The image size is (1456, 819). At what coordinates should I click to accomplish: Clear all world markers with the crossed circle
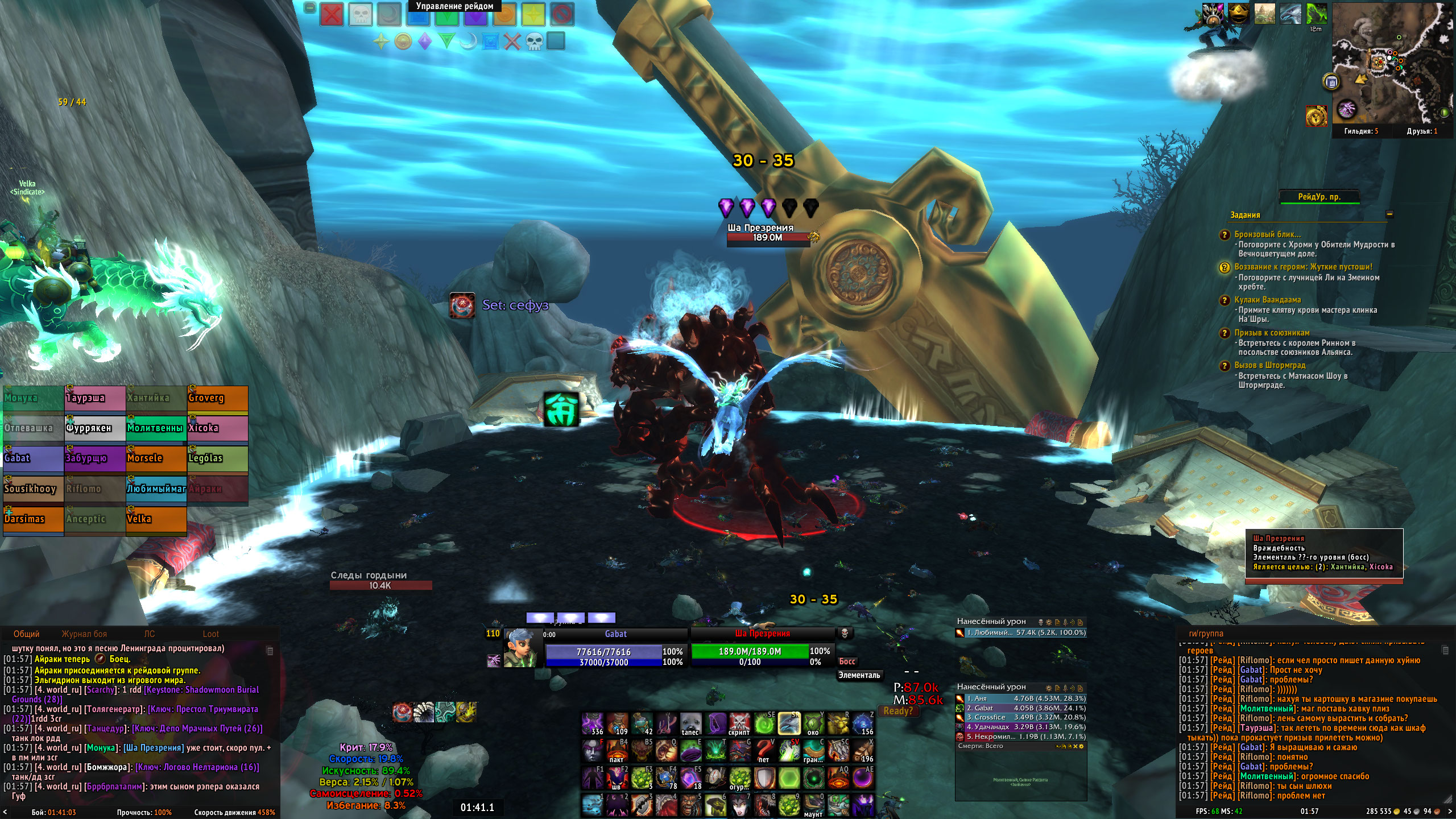tap(562, 15)
